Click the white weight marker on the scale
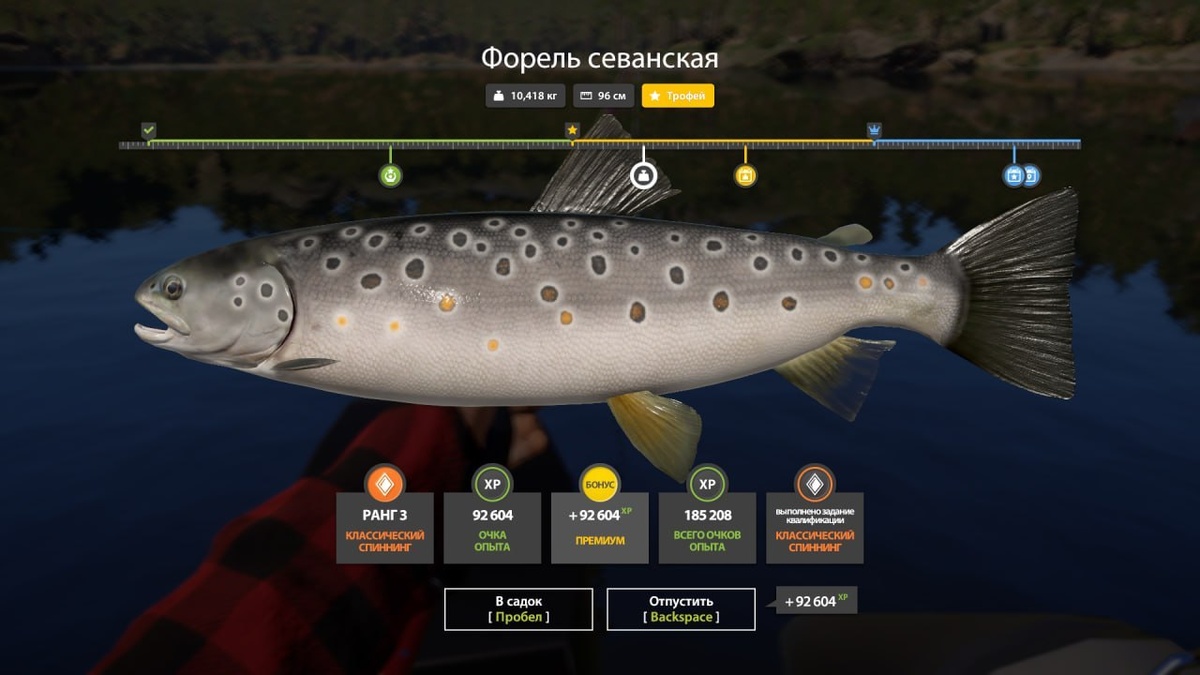Screen dimensions: 1200x675 tap(643, 176)
